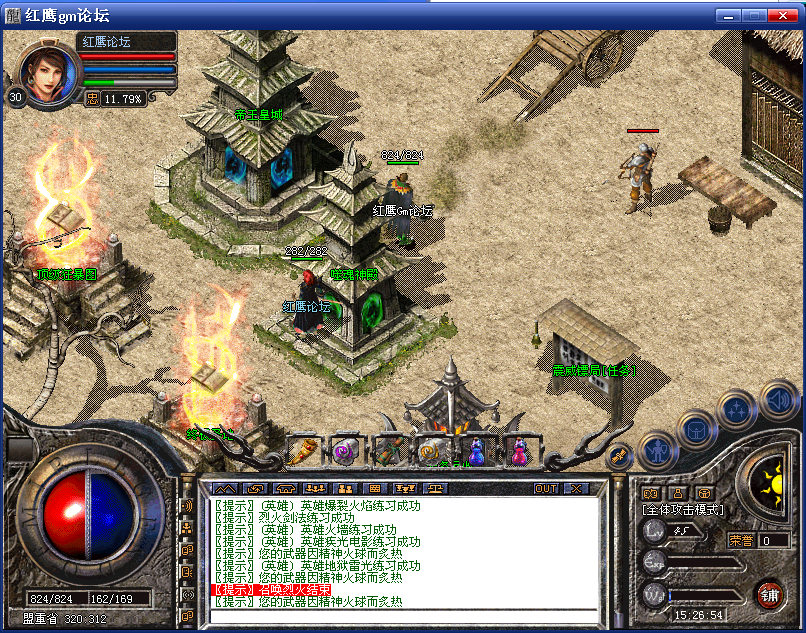Use the purple swirl scroll in the belt
The height and width of the screenshot is (633, 806).
pos(346,452)
